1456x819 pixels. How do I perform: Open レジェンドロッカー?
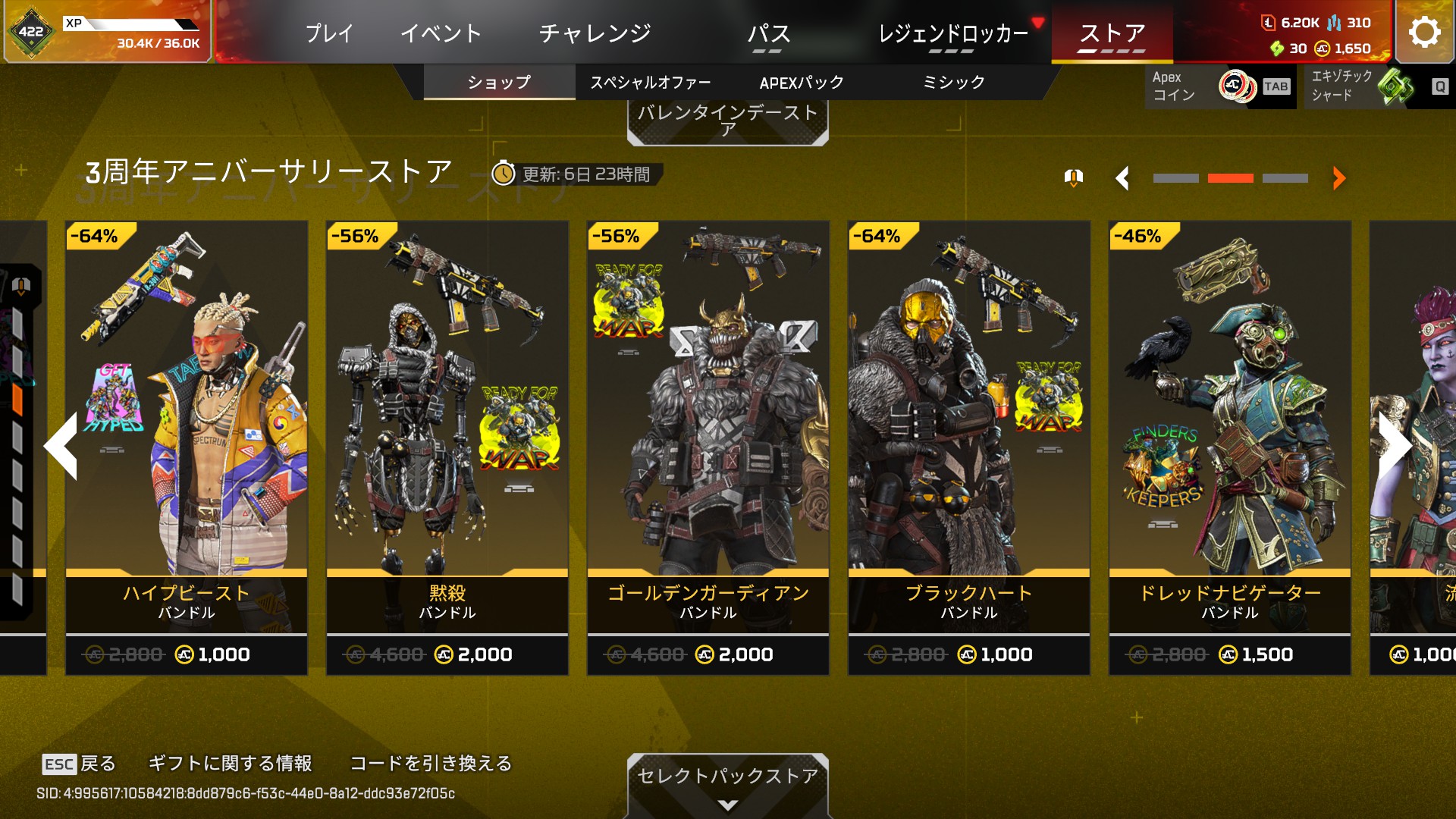pyautogui.click(x=952, y=33)
